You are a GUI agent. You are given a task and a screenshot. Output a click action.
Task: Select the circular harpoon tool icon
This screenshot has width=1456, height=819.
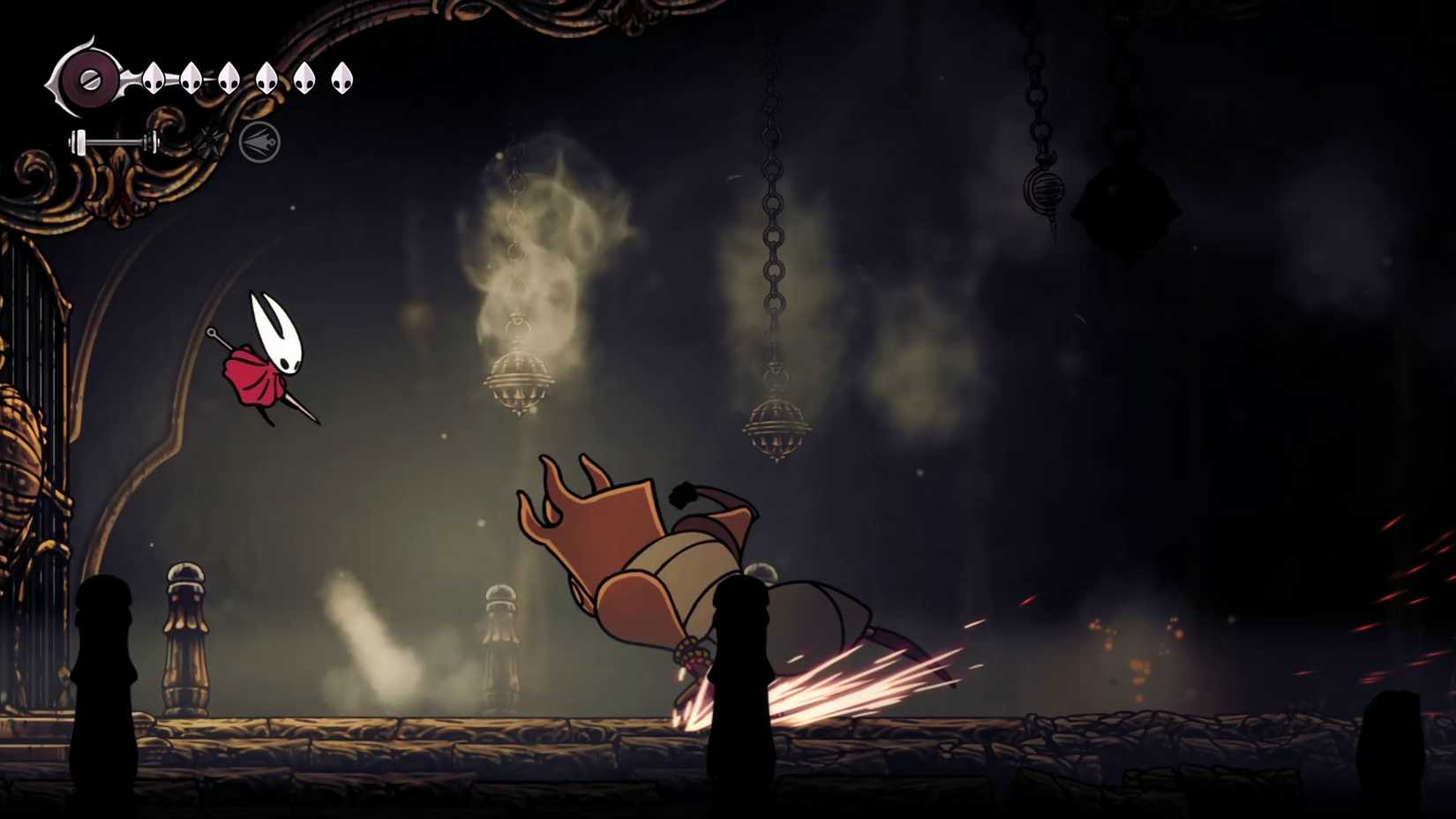click(x=259, y=141)
